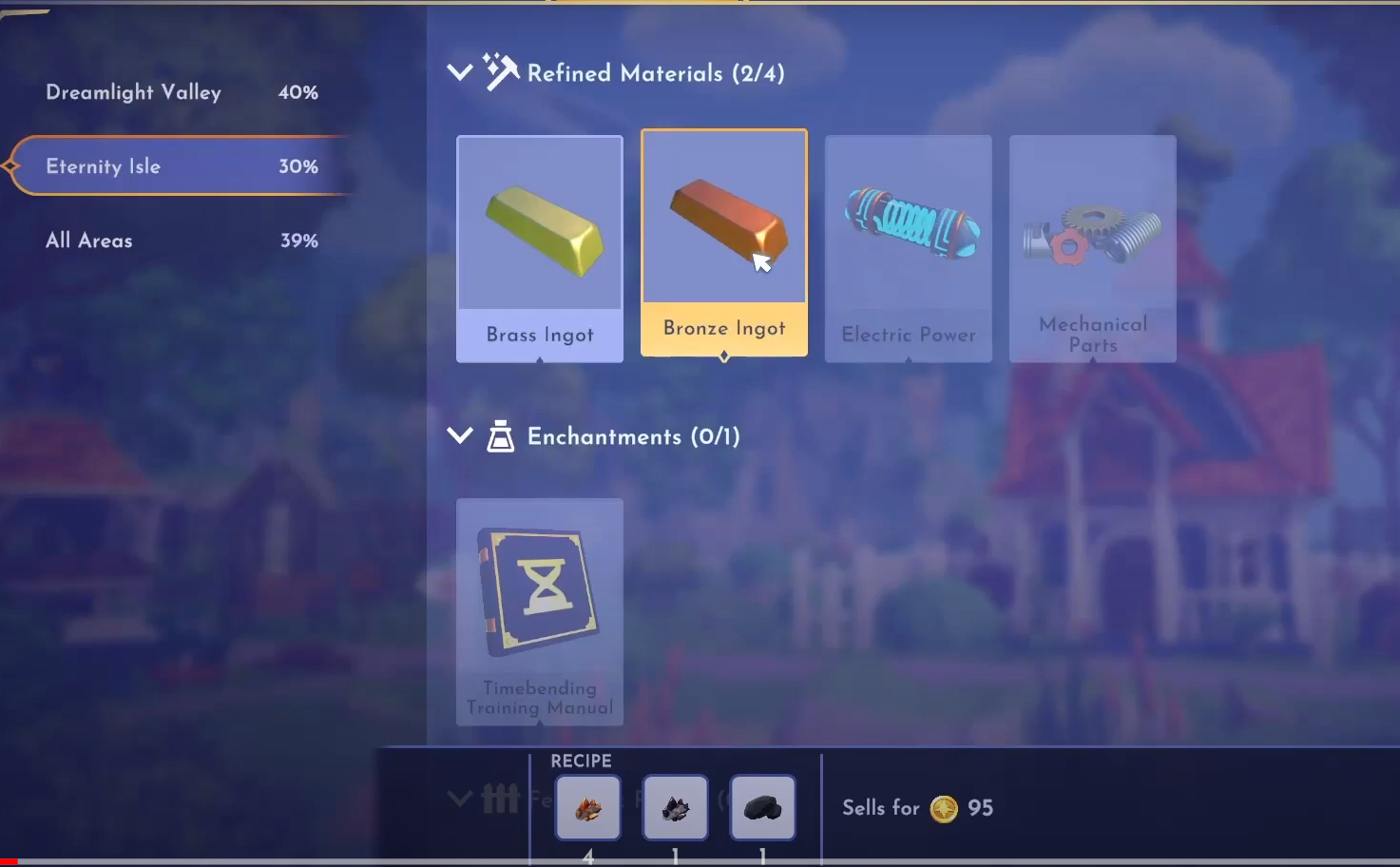Switch to the Dreamlight Valley area
Viewport: 1400px width, 867px height.
pyautogui.click(x=181, y=92)
